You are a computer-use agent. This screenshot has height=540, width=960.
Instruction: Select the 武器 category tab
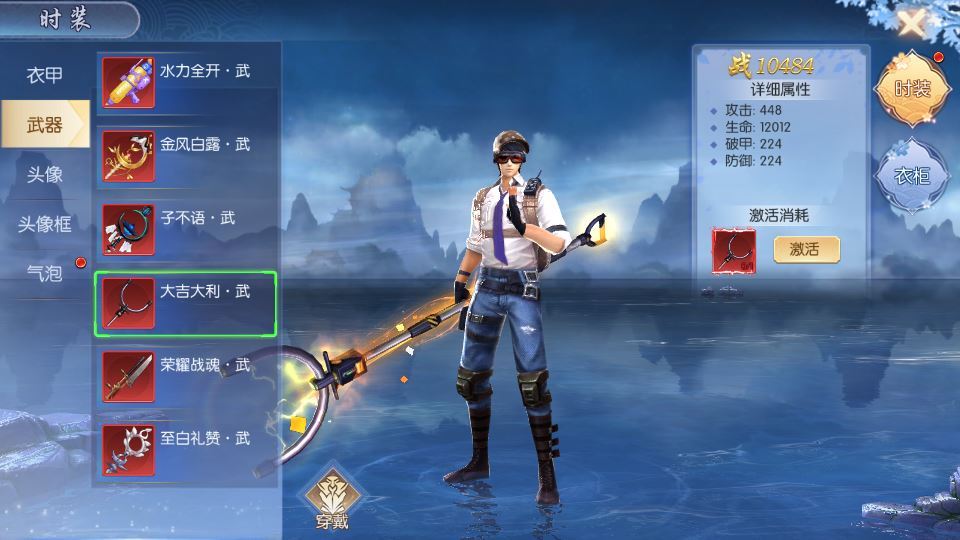point(45,125)
